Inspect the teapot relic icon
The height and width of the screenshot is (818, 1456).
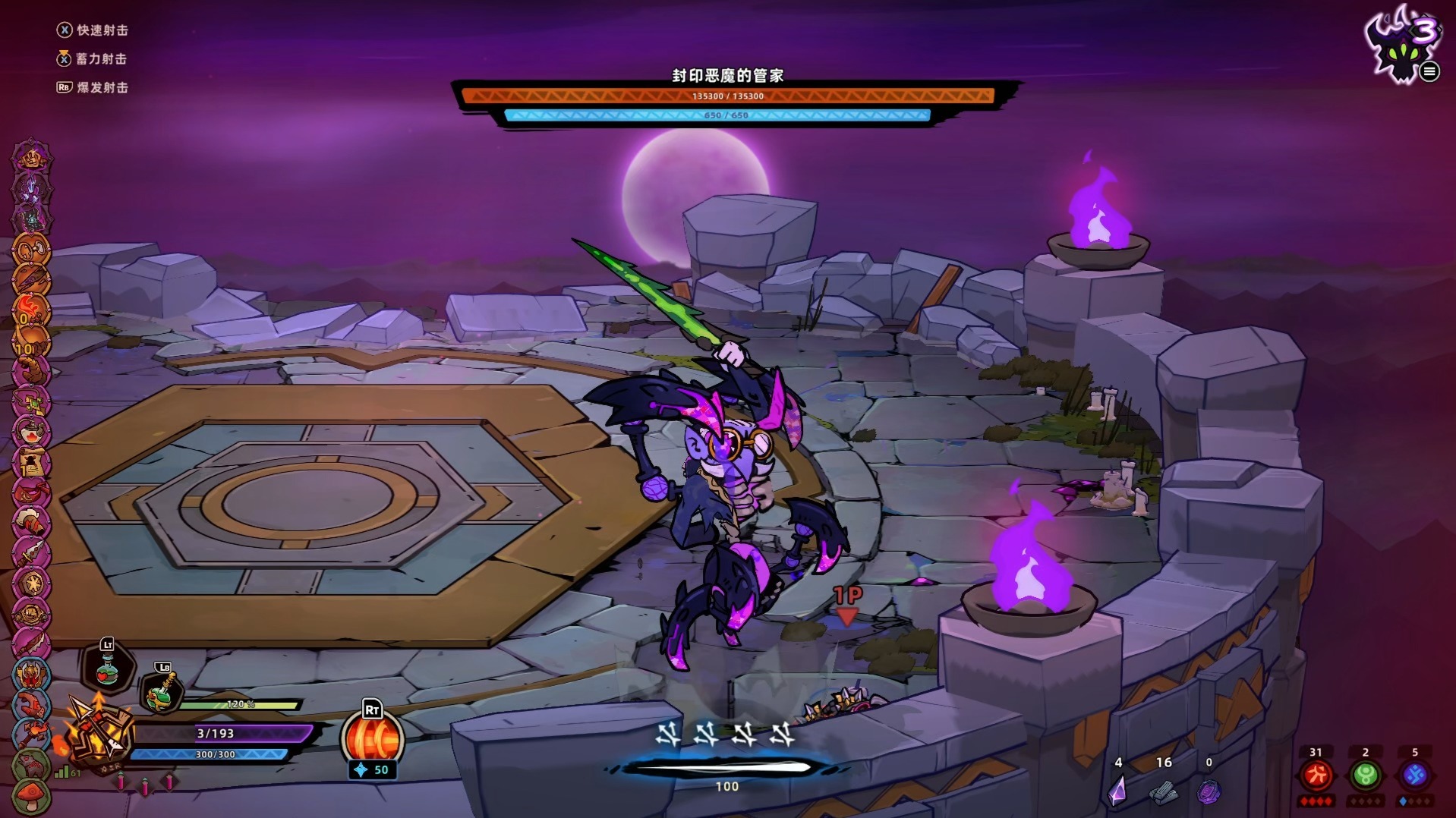coord(31,432)
